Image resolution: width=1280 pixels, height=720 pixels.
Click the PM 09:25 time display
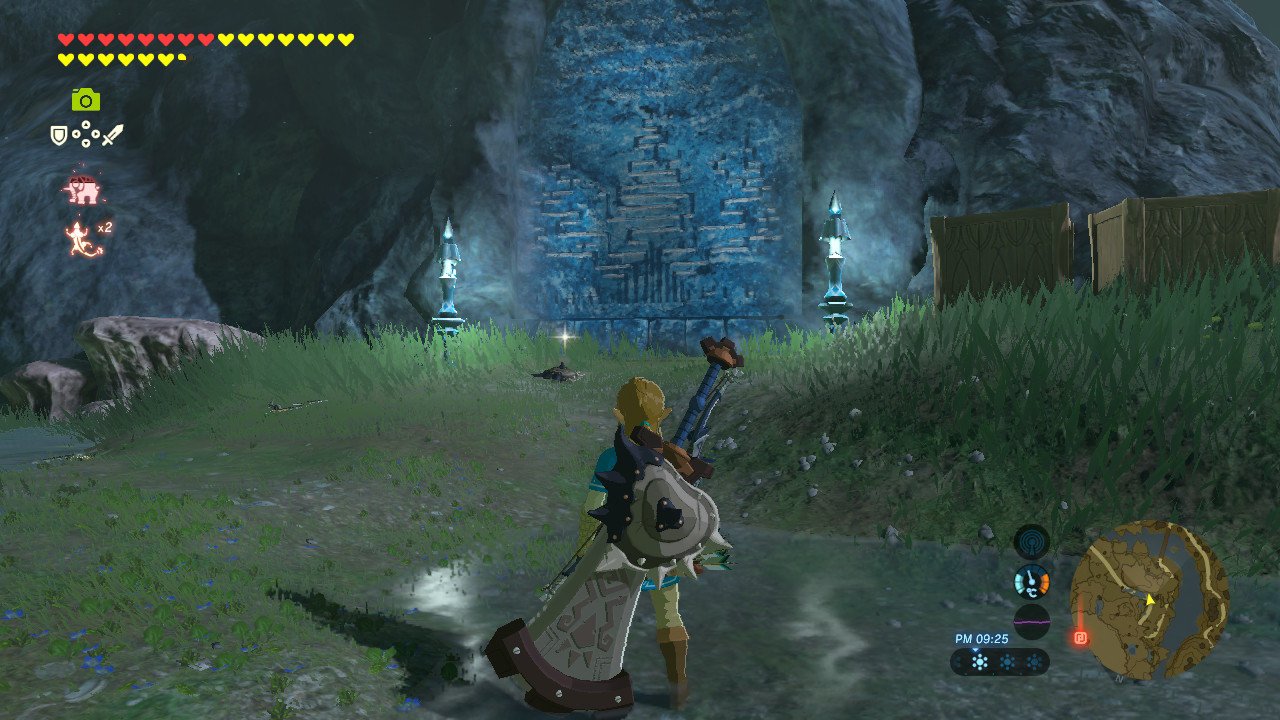tap(982, 639)
